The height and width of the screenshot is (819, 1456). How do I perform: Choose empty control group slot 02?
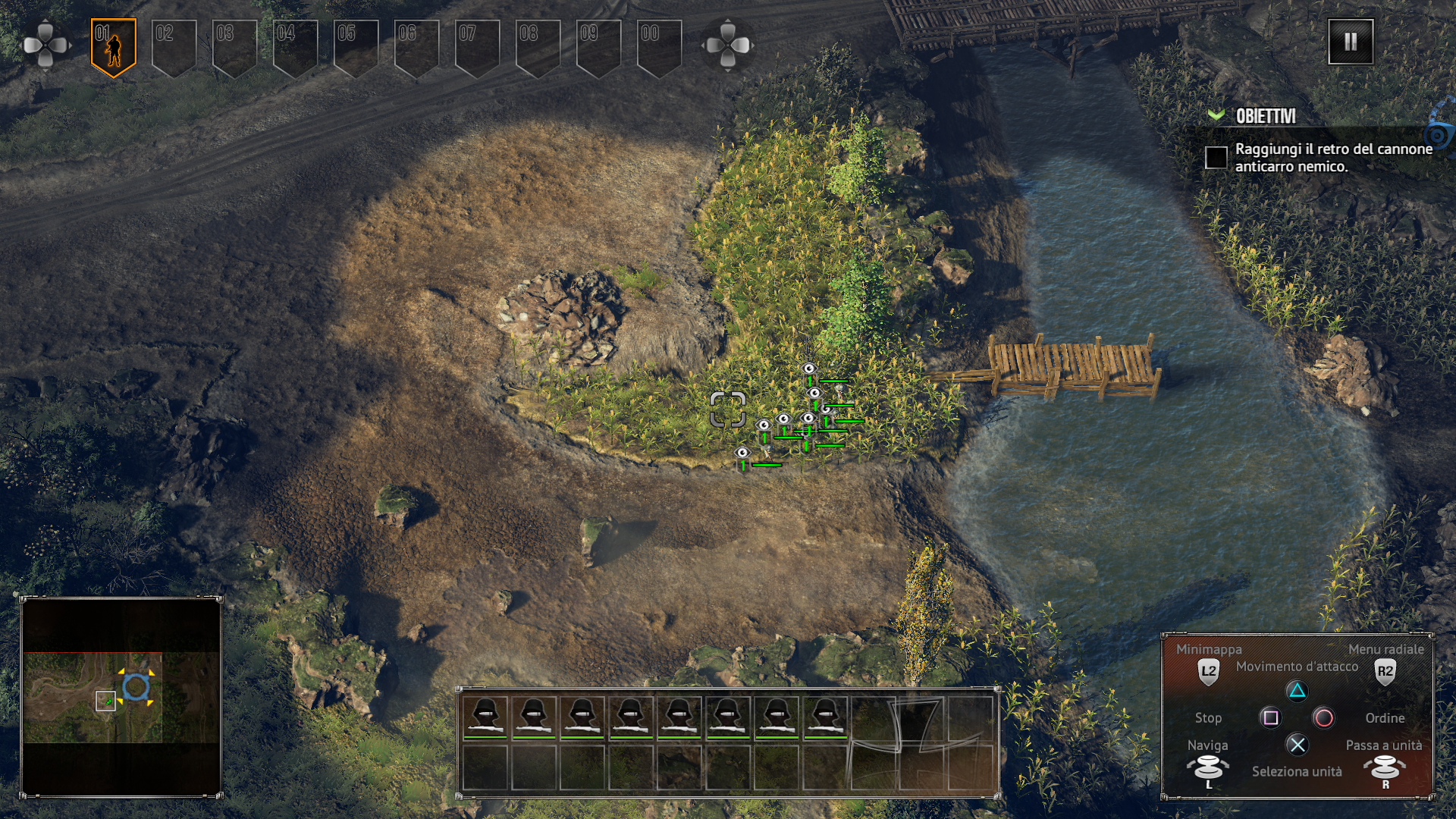coord(174,47)
